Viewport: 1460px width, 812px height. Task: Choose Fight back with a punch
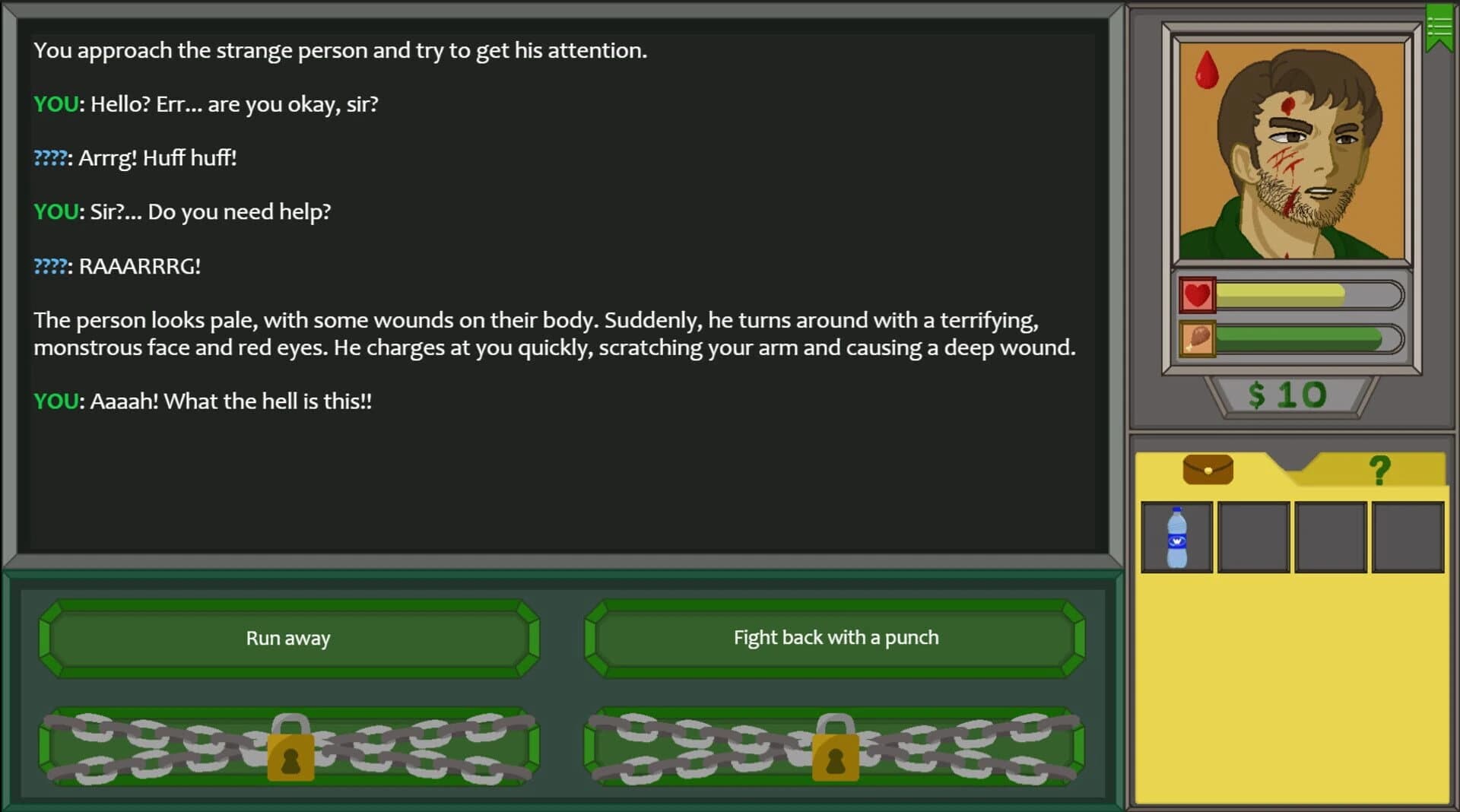click(835, 638)
